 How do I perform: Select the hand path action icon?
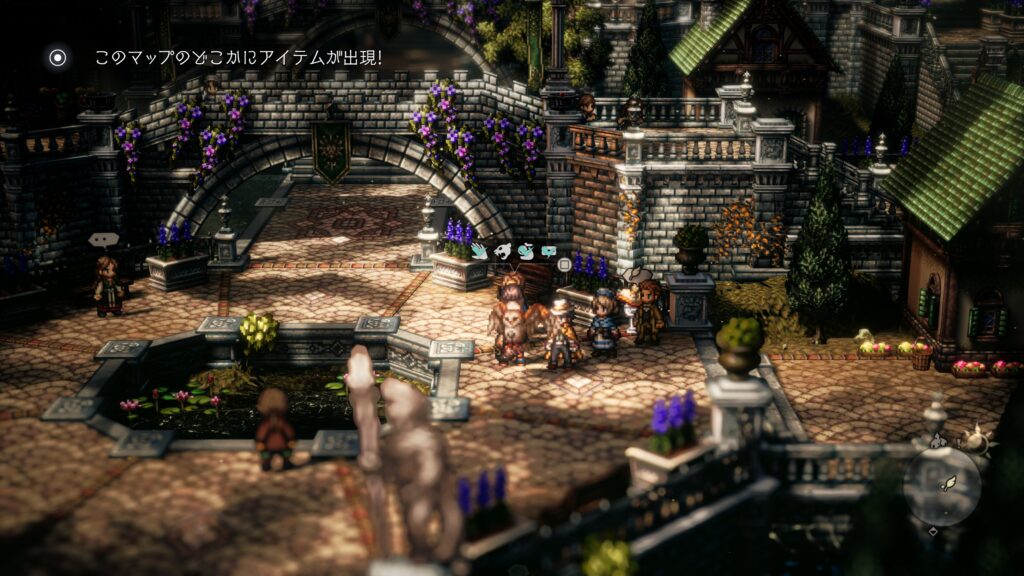pos(480,252)
